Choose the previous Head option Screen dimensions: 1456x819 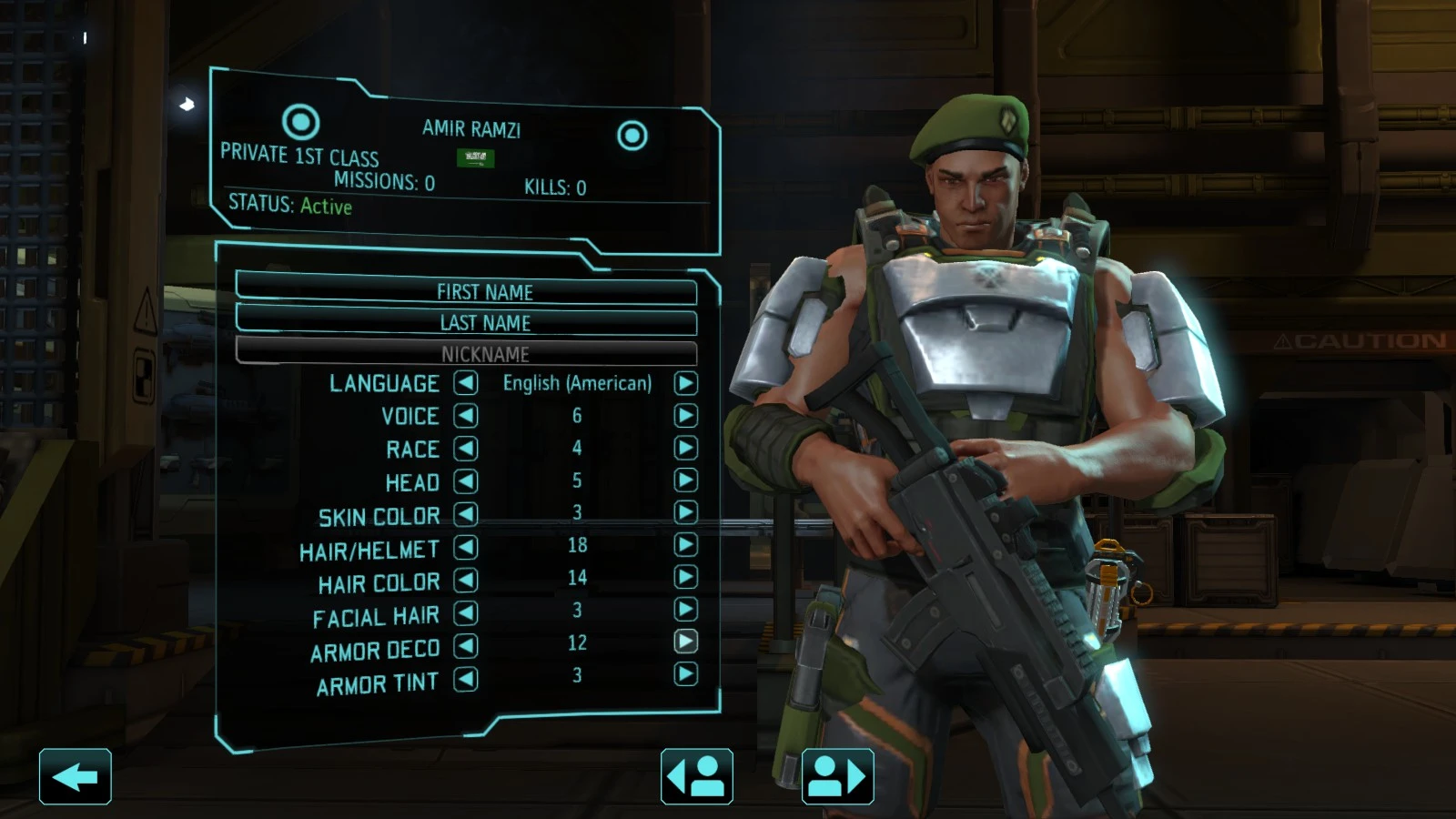(x=466, y=481)
